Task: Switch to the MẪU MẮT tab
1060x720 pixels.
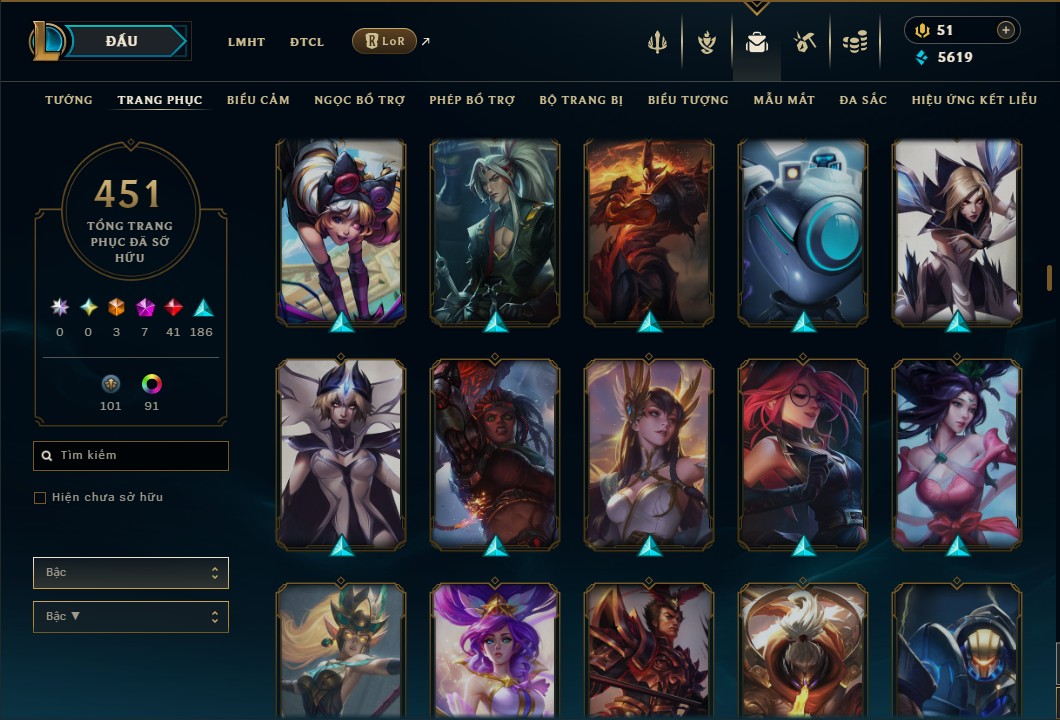Action: point(784,100)
